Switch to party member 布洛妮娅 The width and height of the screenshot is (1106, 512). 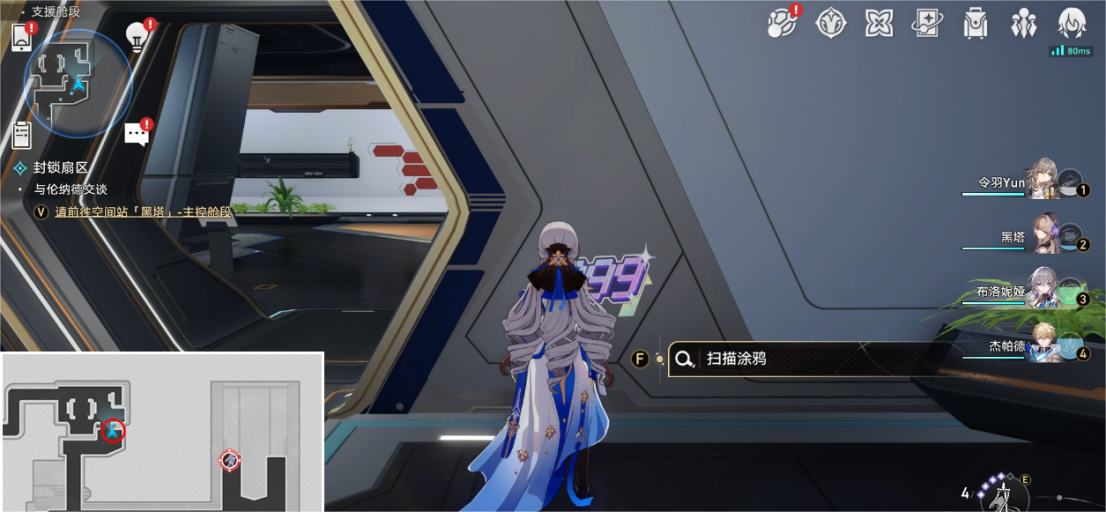click(1044, 291)
